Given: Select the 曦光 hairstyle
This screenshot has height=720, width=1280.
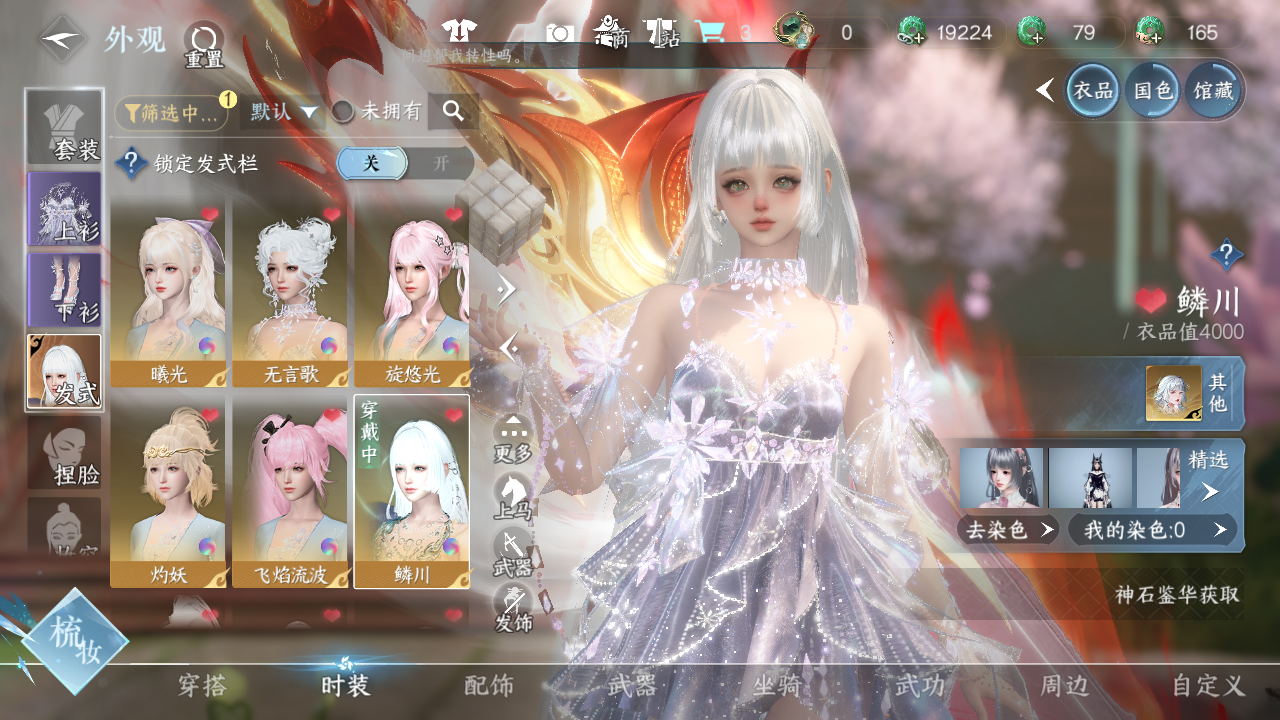Looking at the screenshot, I should 168,296.
